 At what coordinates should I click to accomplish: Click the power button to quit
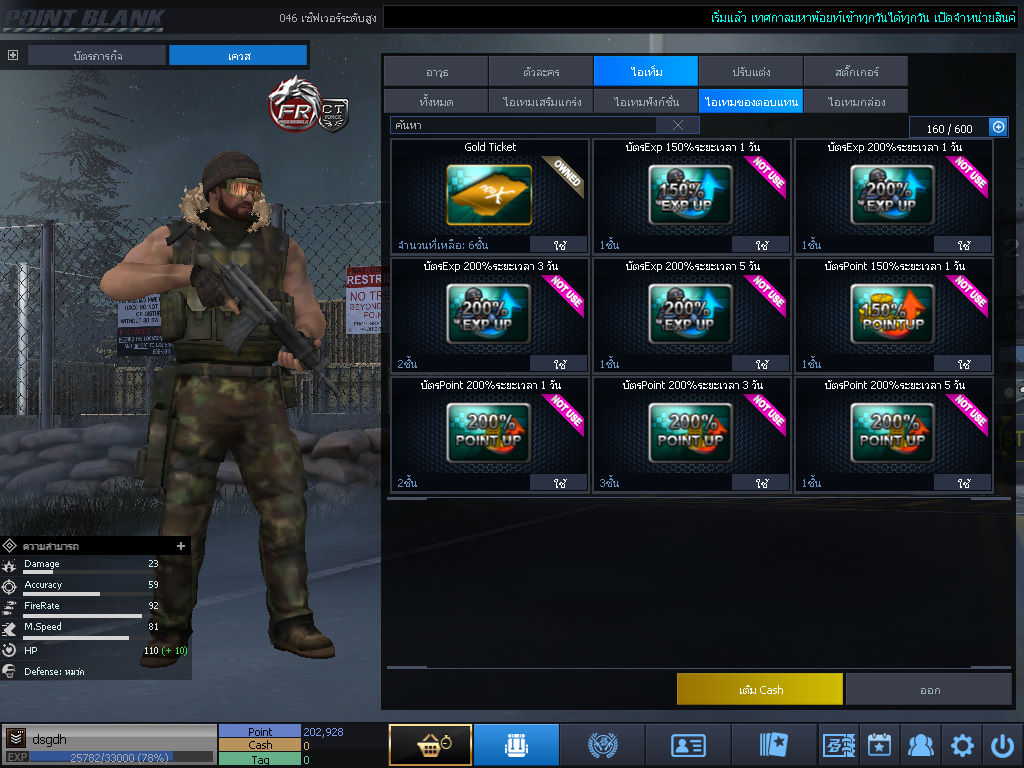(x=1003, y=745)
